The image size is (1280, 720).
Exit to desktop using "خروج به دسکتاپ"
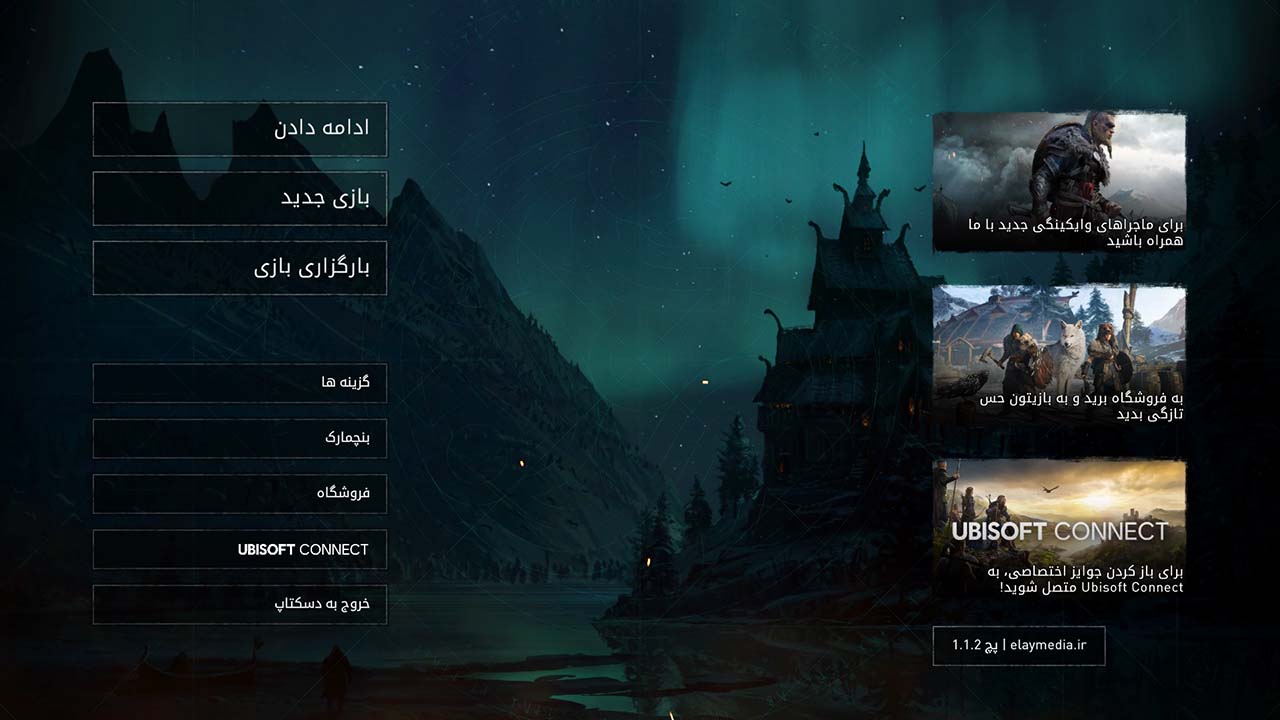click(239, 605)
